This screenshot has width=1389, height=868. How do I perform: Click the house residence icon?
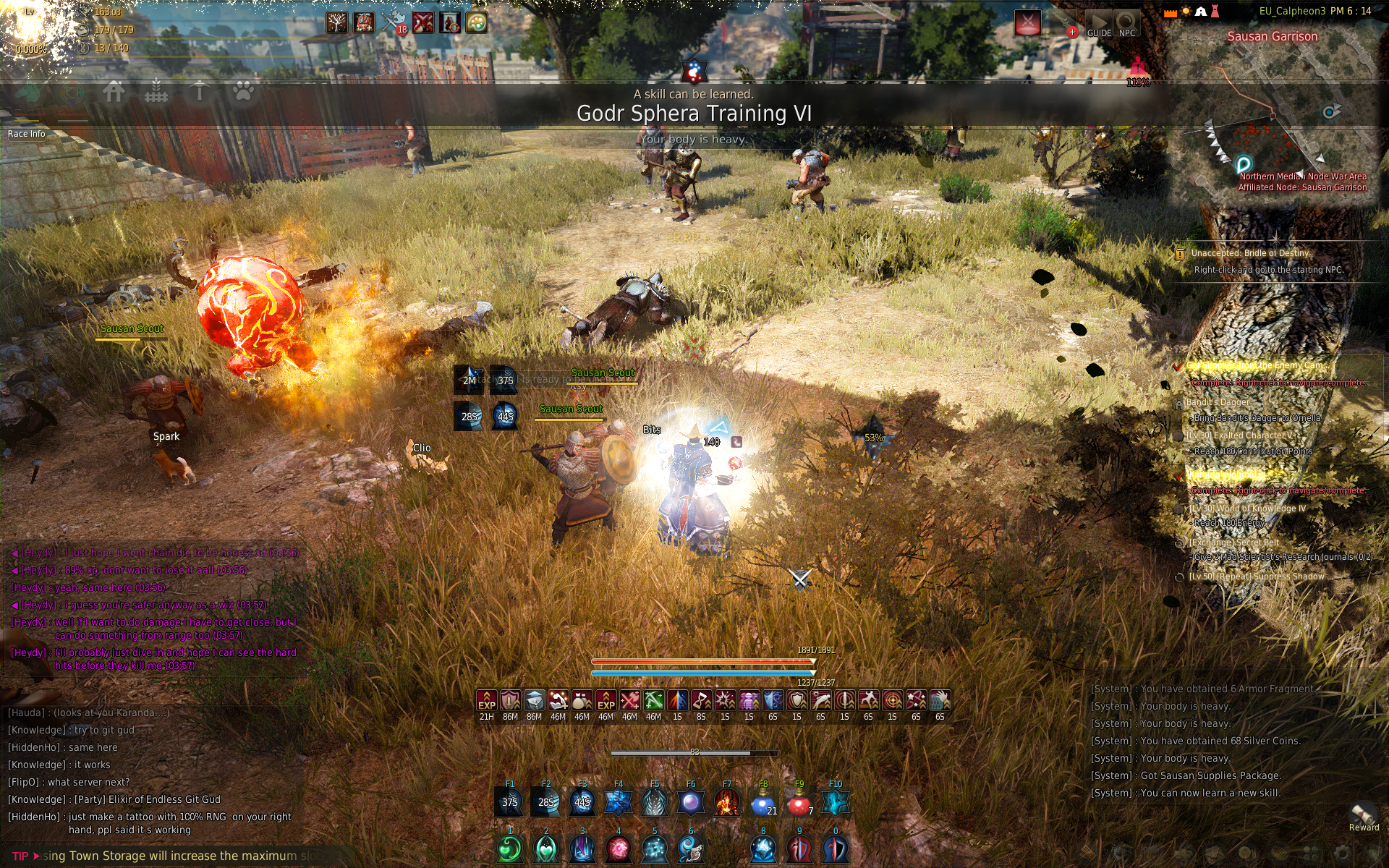114,93
